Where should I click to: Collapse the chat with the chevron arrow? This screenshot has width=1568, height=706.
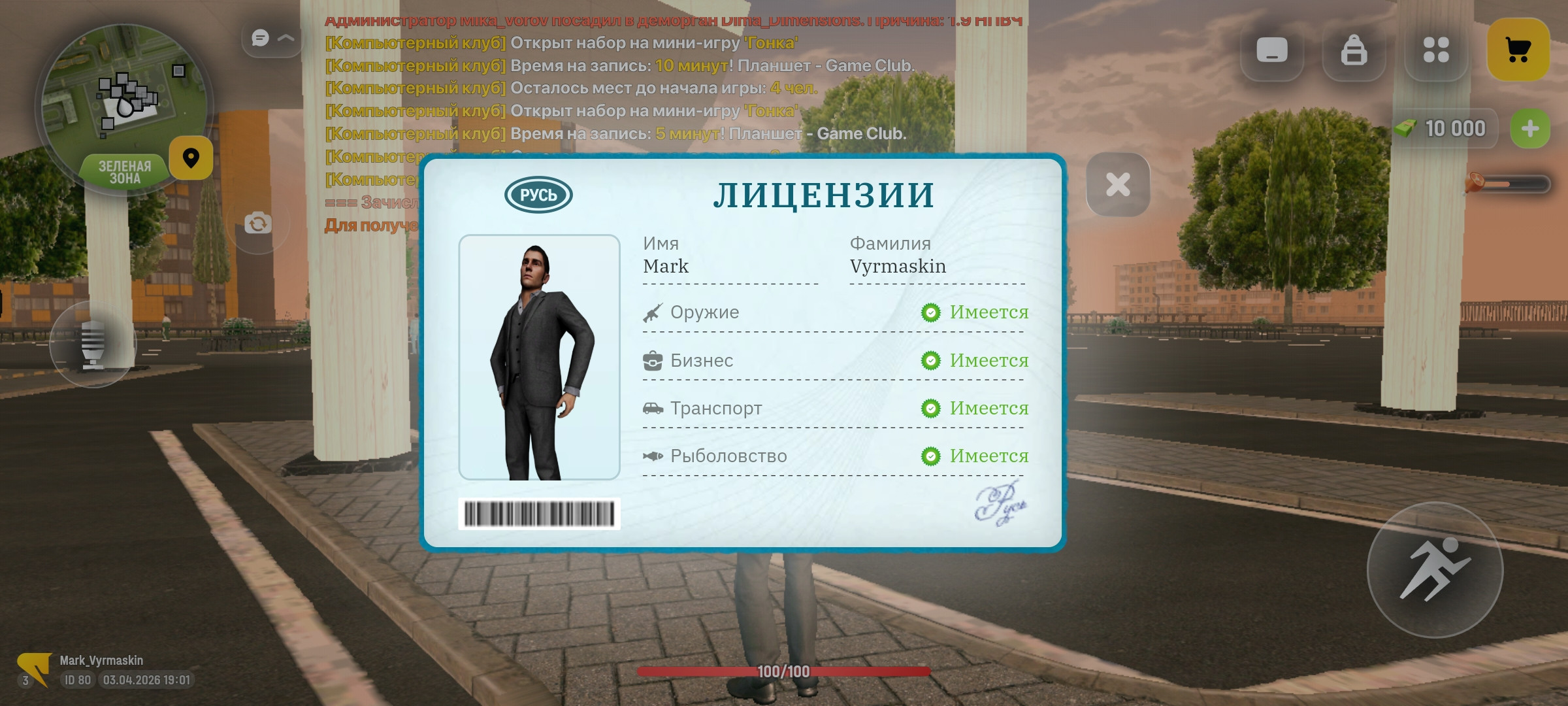286,37
